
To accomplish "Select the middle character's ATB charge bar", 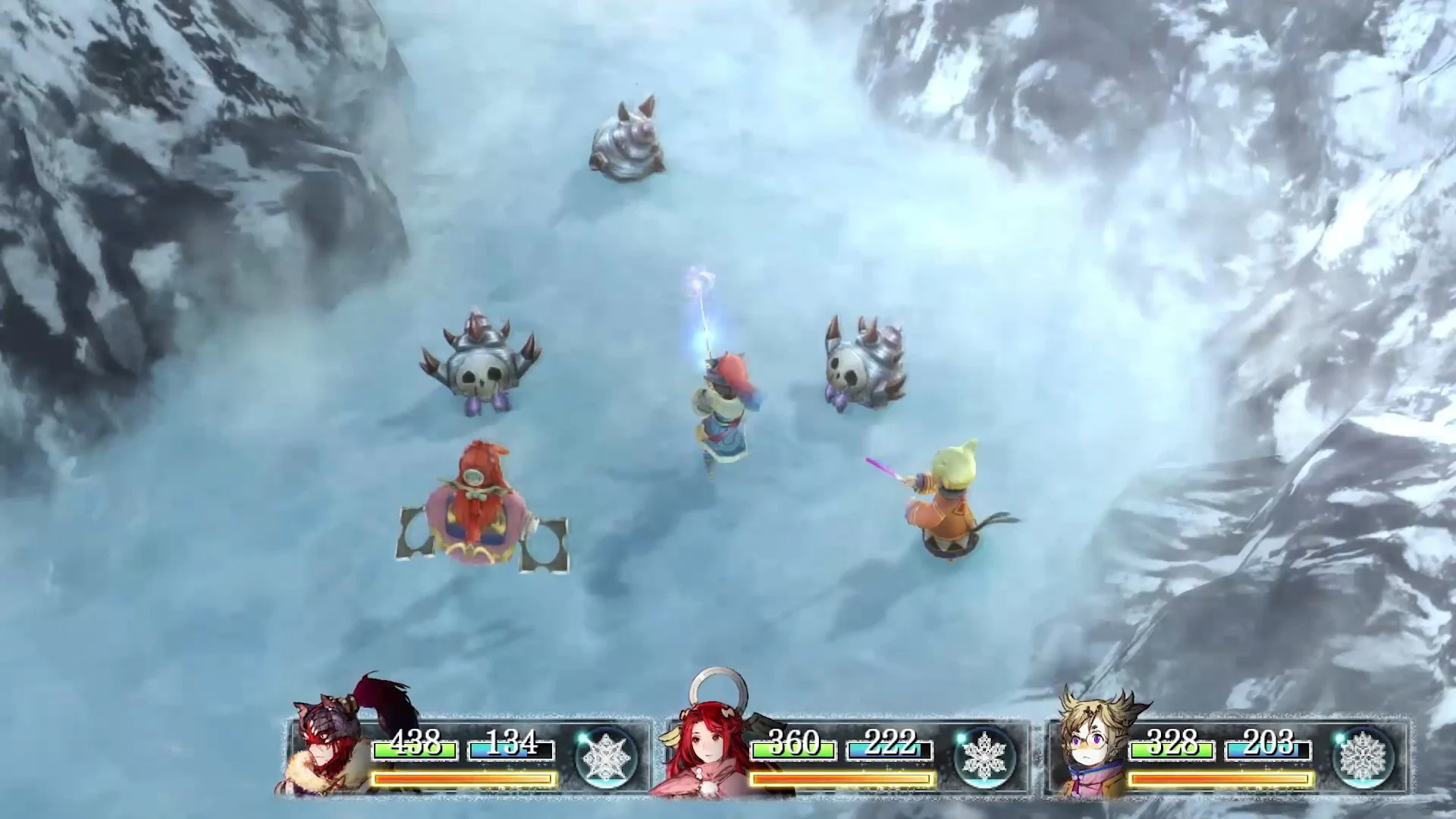I will tap(839, 778).
